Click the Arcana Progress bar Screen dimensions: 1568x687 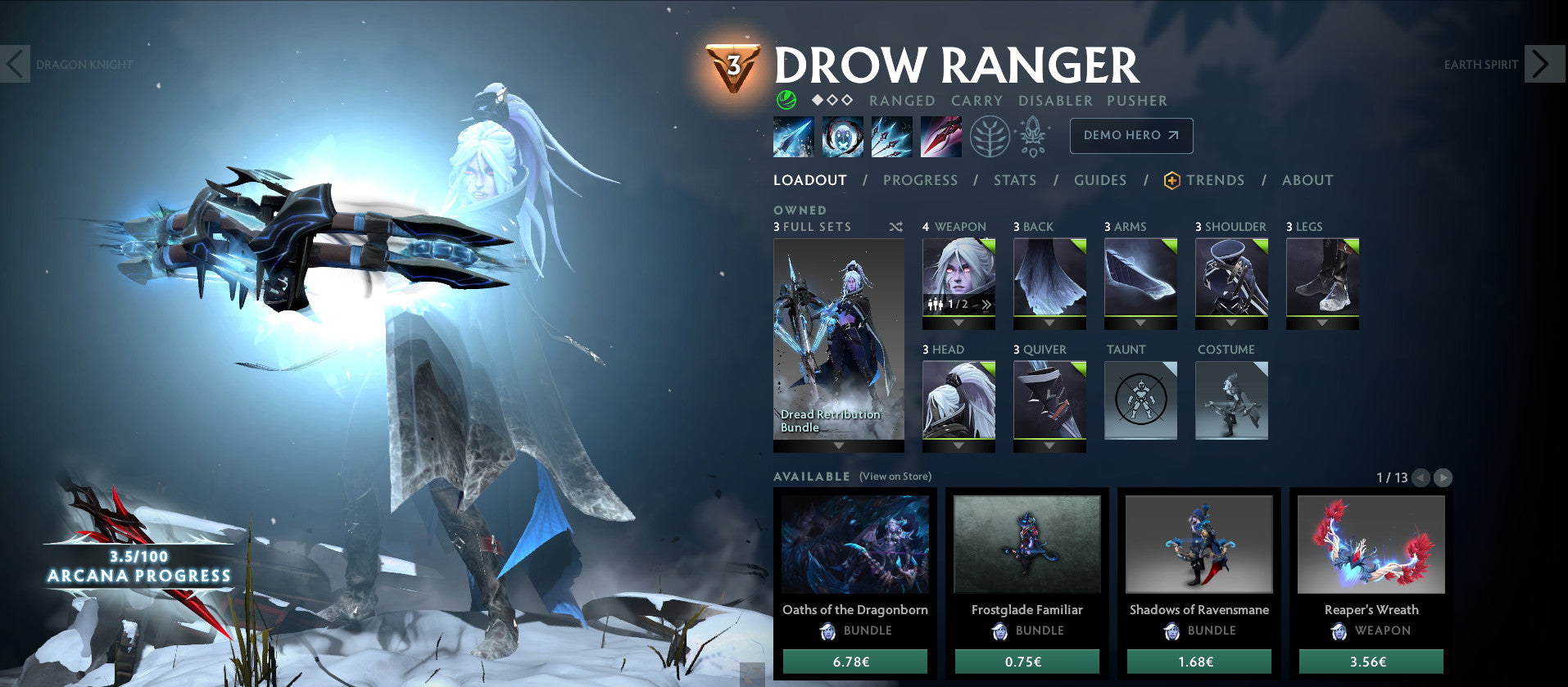[138, 565]
